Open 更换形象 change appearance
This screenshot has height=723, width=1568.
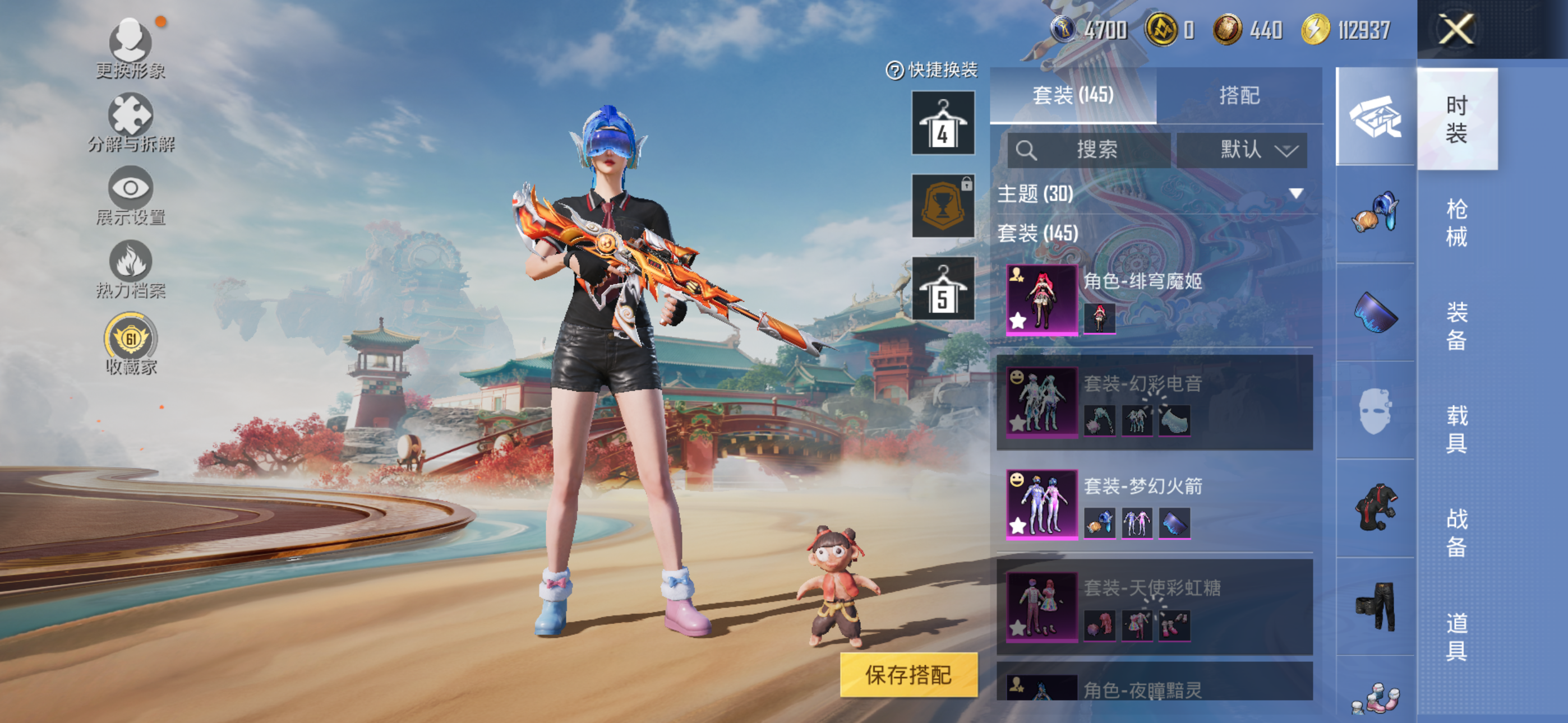click(x=130, y=49)
